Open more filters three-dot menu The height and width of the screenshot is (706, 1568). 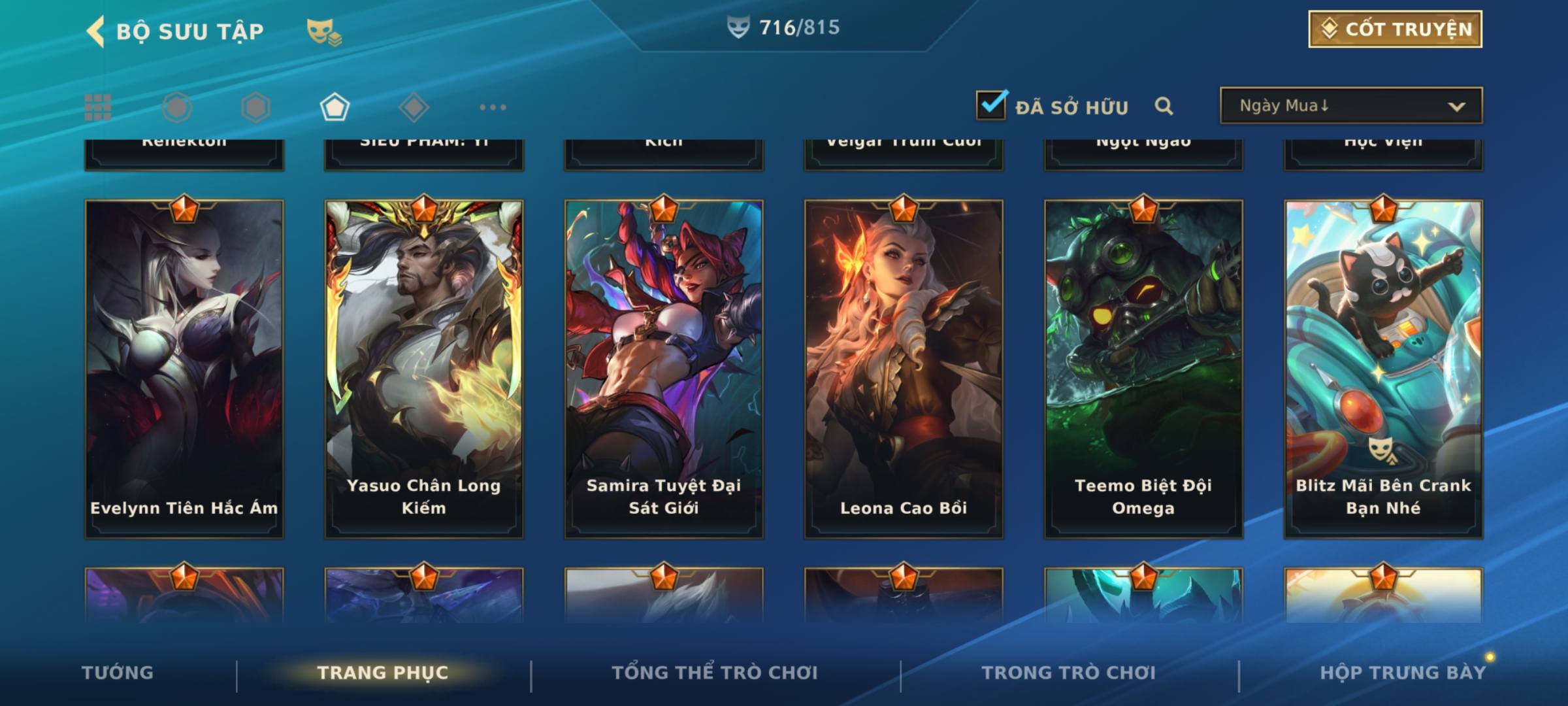point(493,107)
